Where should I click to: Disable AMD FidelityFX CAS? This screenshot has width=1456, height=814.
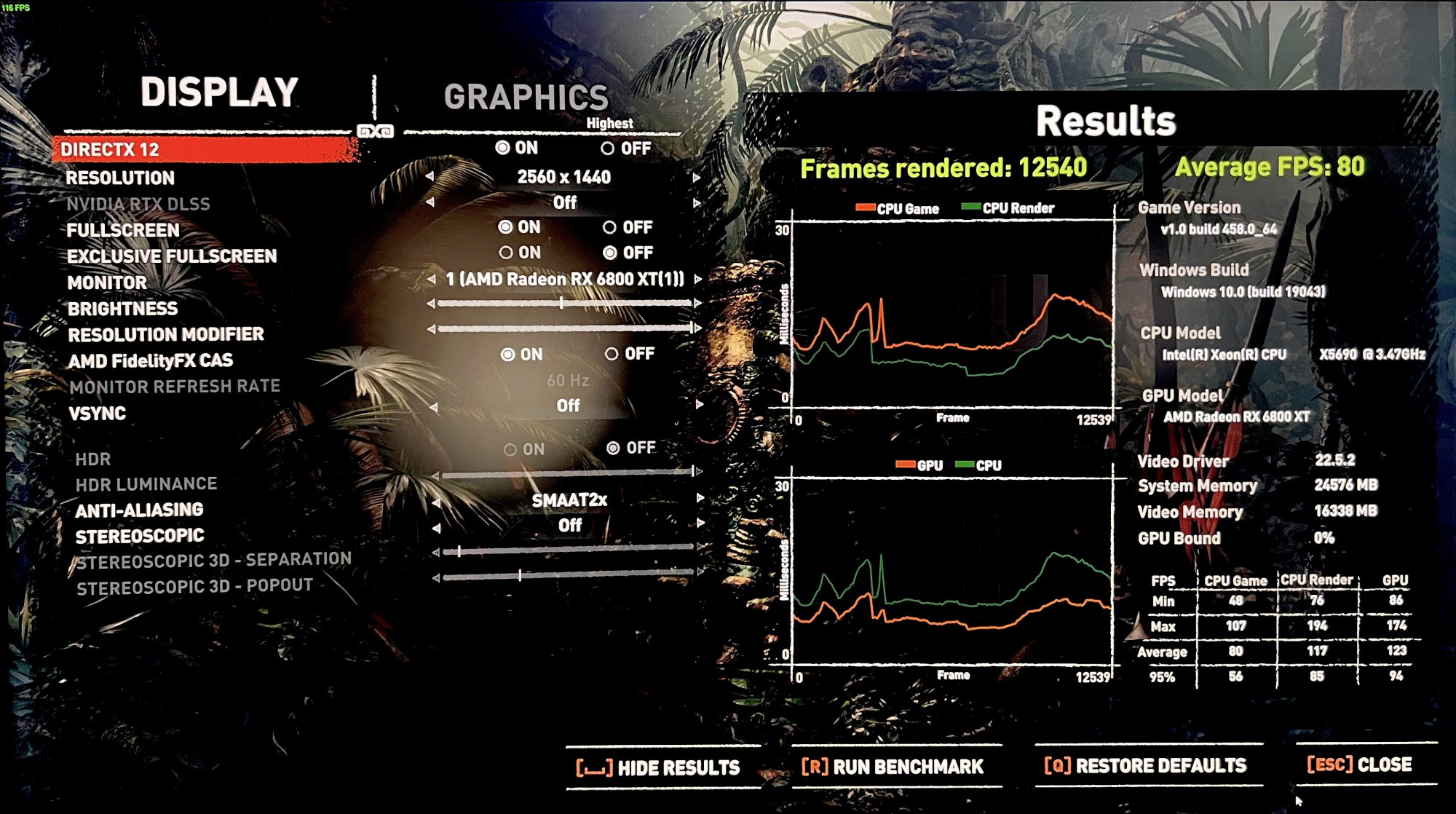[x=612, y=354]
